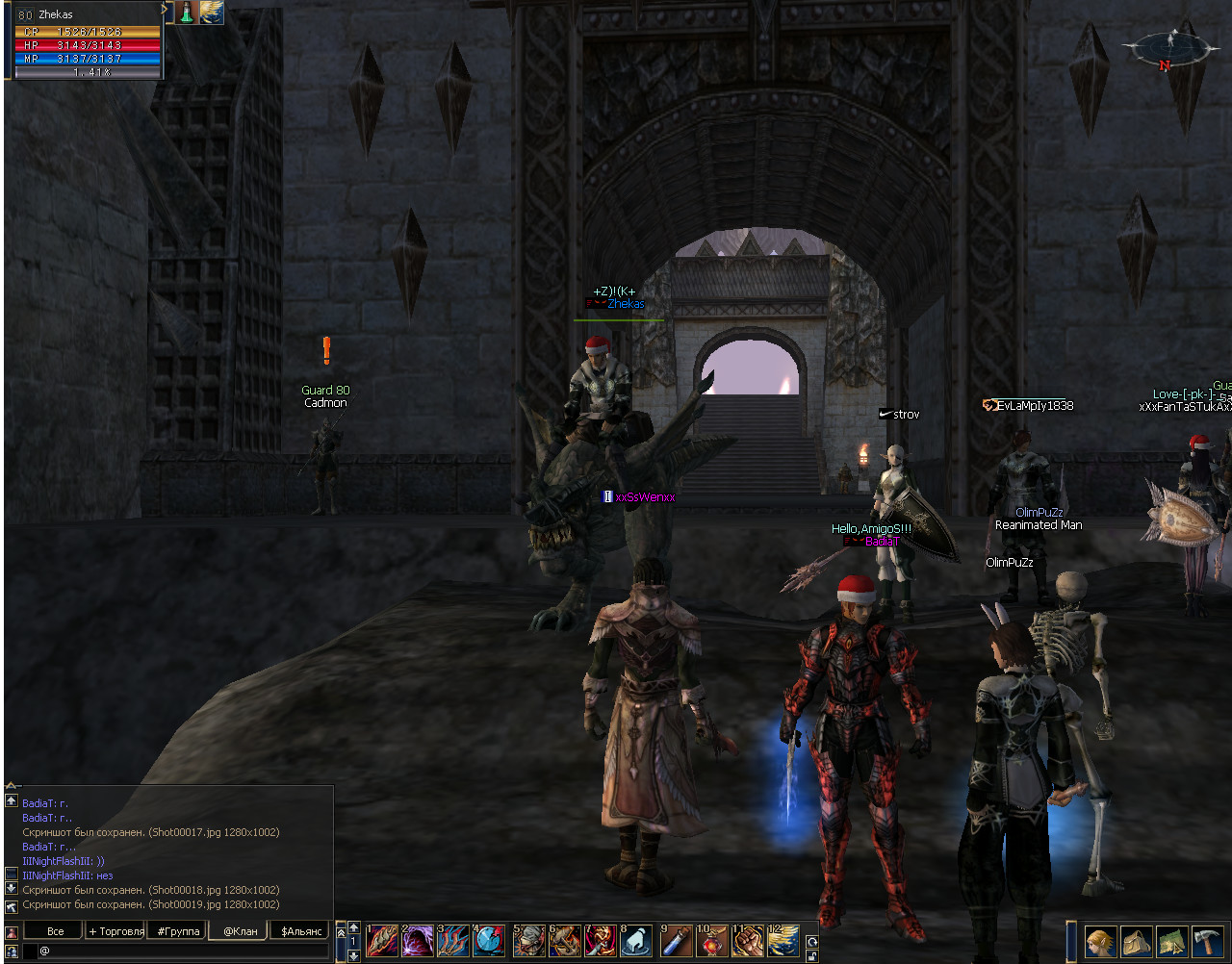
Task: Activate the clenched fist skill in slot 11
Action: tap(748, 940)
